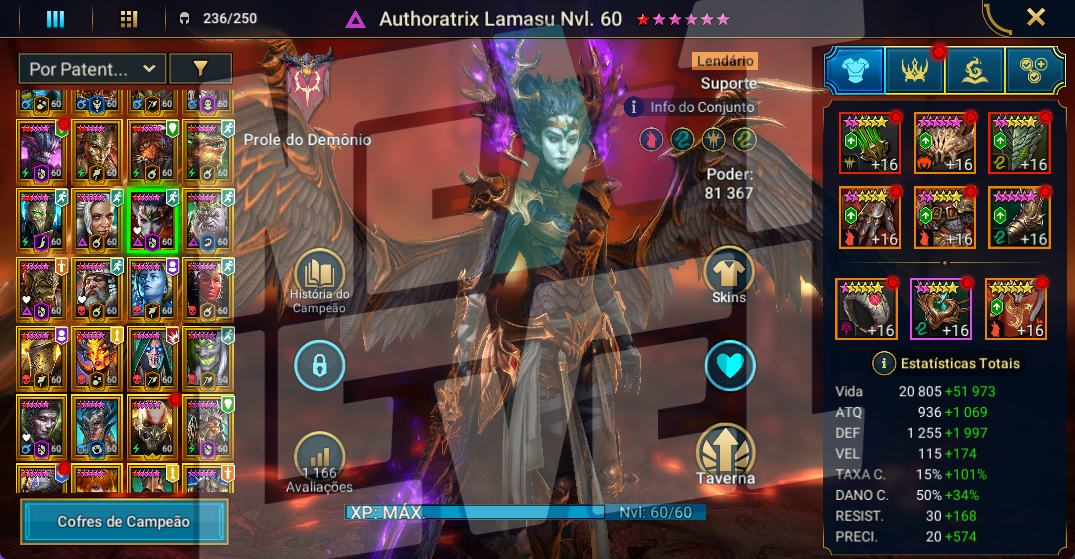Open the Avaliações ratings
Viewport: 1075px width, 559px height.
(x=320, y=461)
